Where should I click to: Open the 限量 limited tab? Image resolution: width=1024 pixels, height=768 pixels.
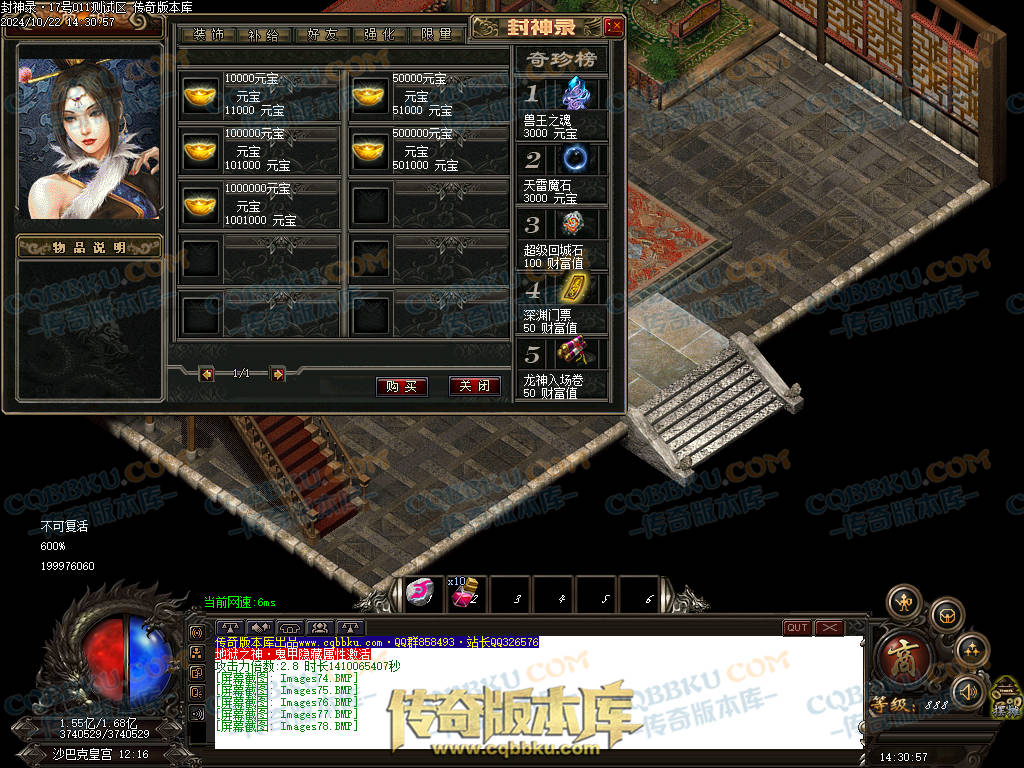pyautogui.click(x=436, y=34)
